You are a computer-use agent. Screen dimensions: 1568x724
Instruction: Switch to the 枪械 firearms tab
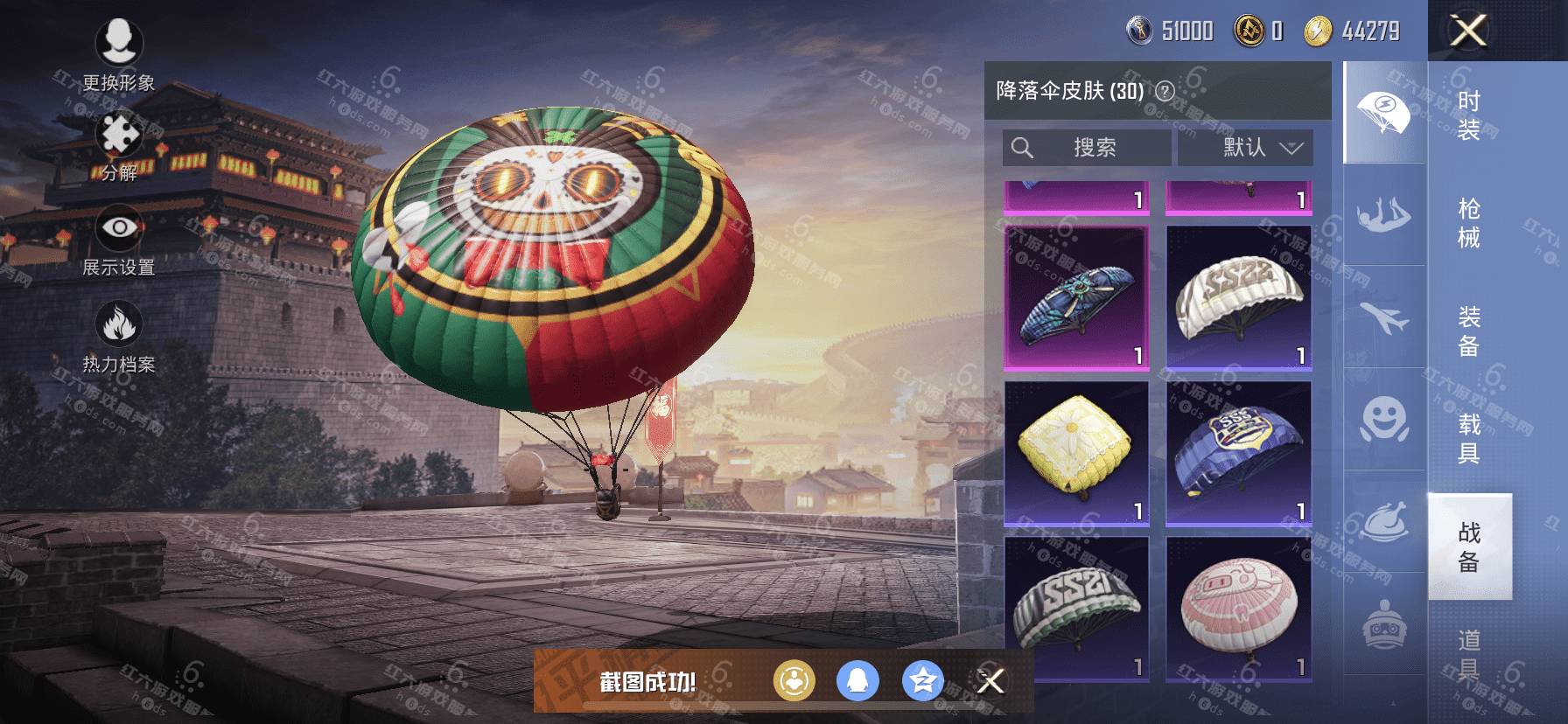tap(1469, 223)
